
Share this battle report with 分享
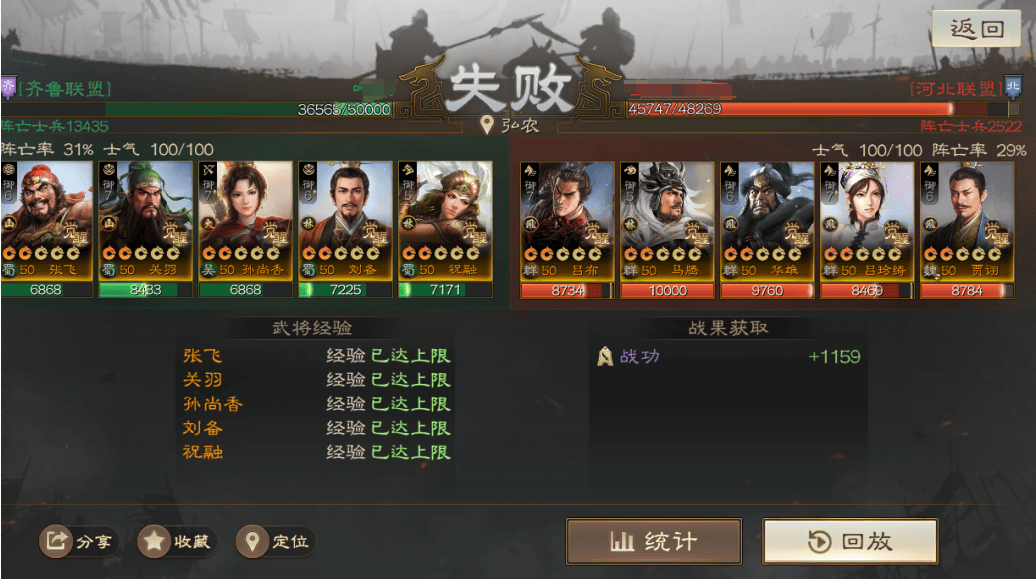click(x=77, y=542)
